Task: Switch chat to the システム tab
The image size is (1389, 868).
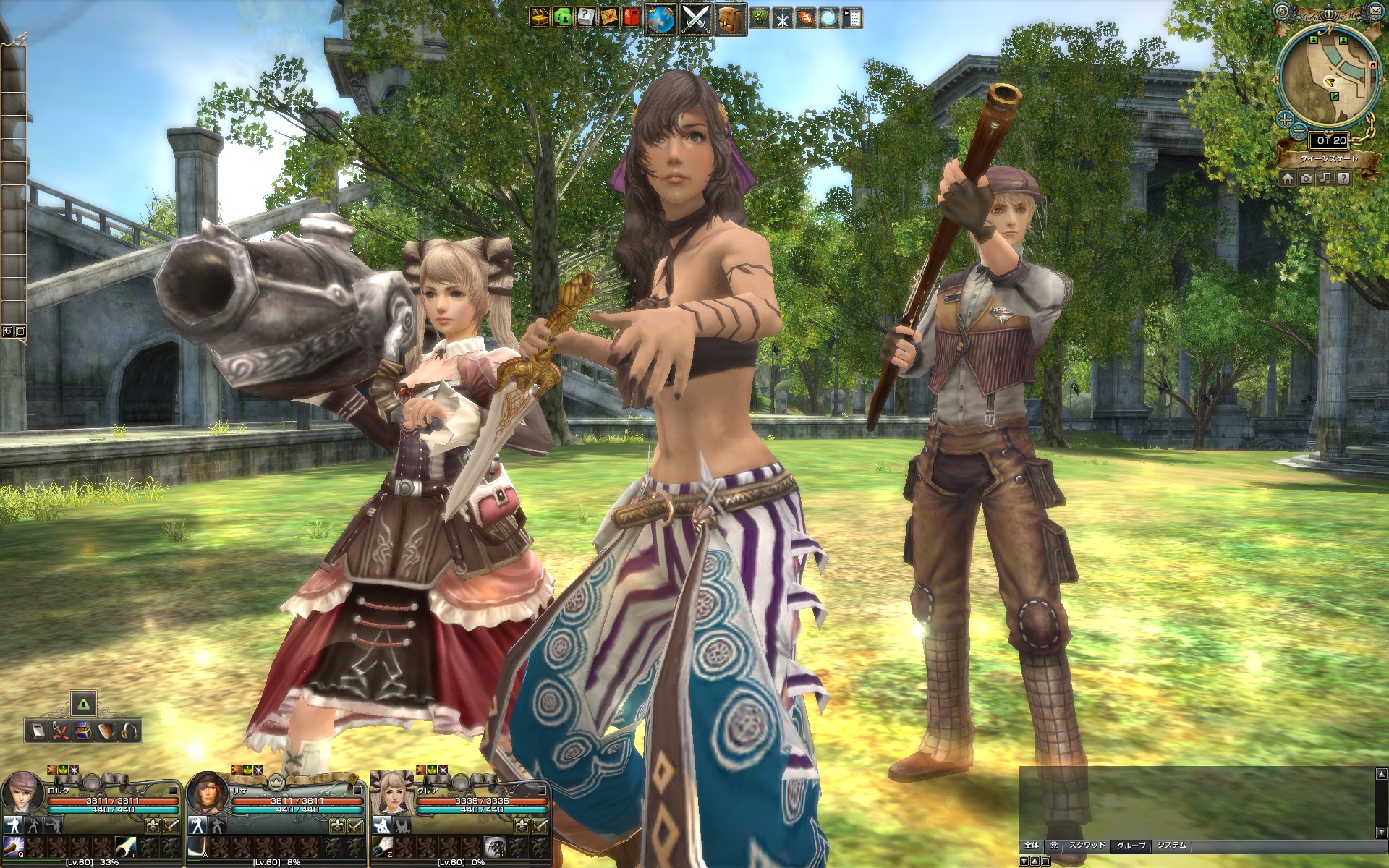Action: tap(1171, 845)
